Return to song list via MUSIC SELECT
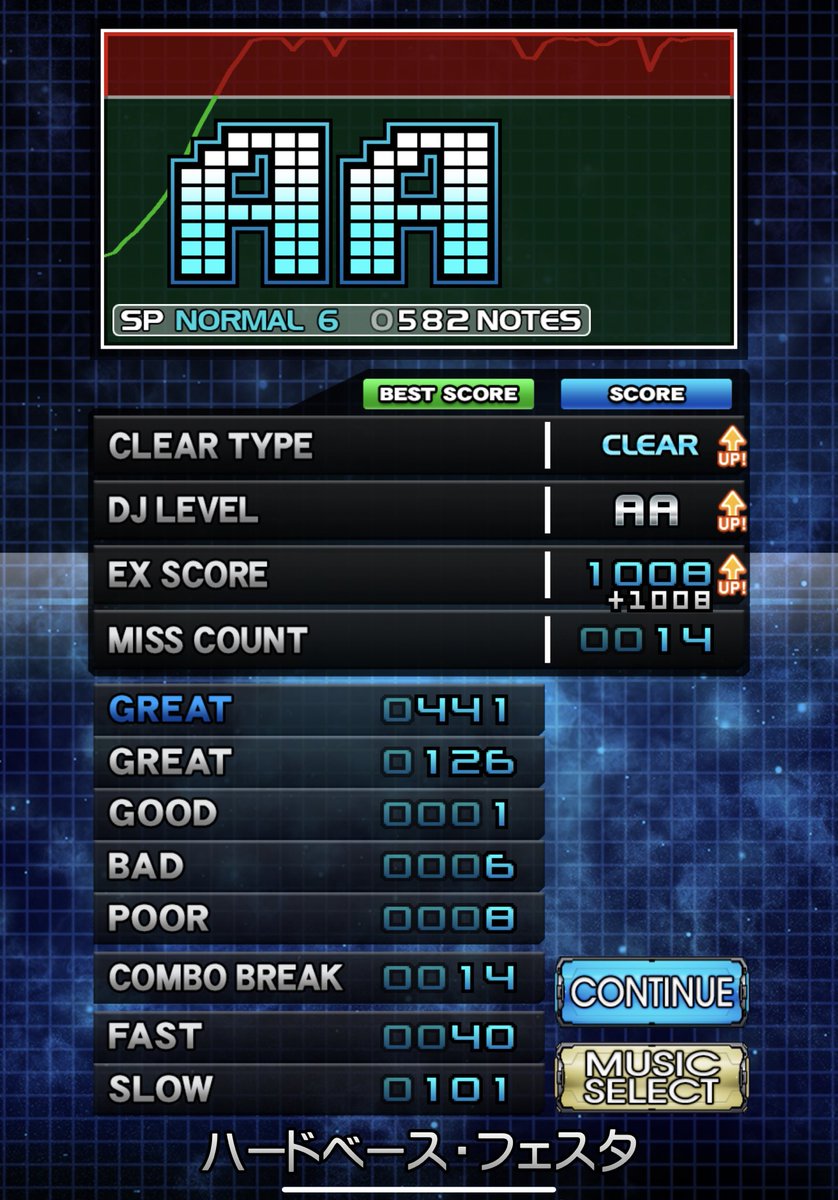 (x=651, y=1076)
